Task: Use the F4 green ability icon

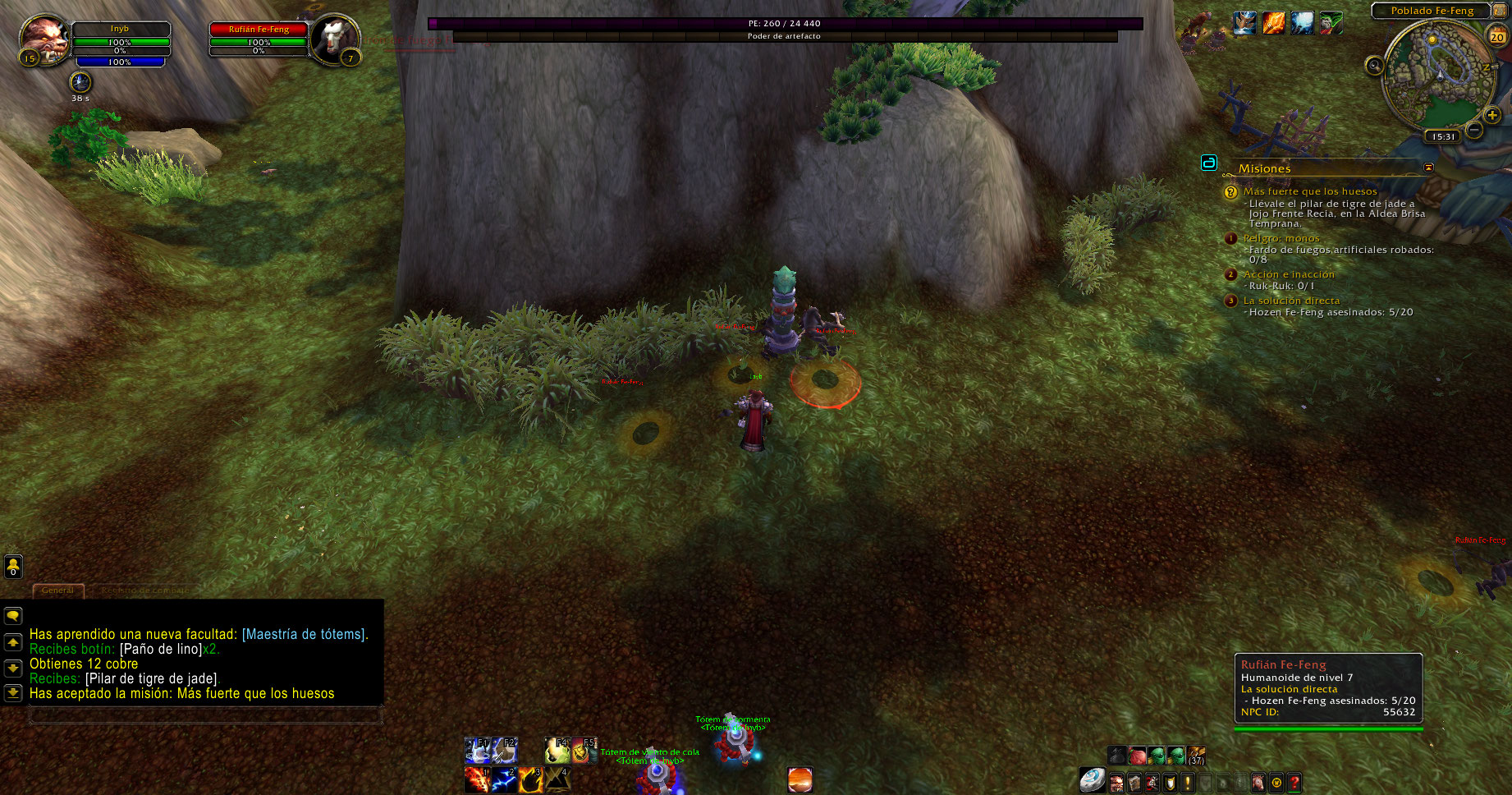Action: click(x=557, y=751)
